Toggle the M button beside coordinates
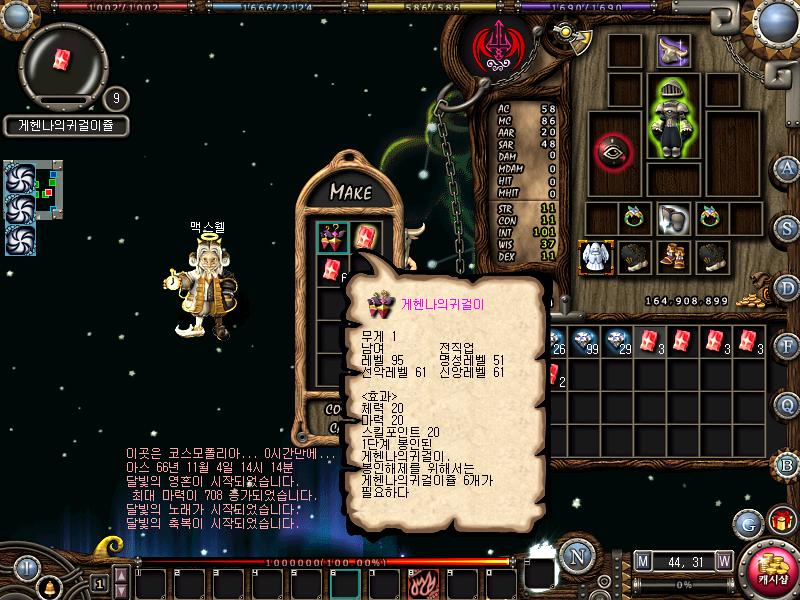800x600 pixels. [642, 561]
